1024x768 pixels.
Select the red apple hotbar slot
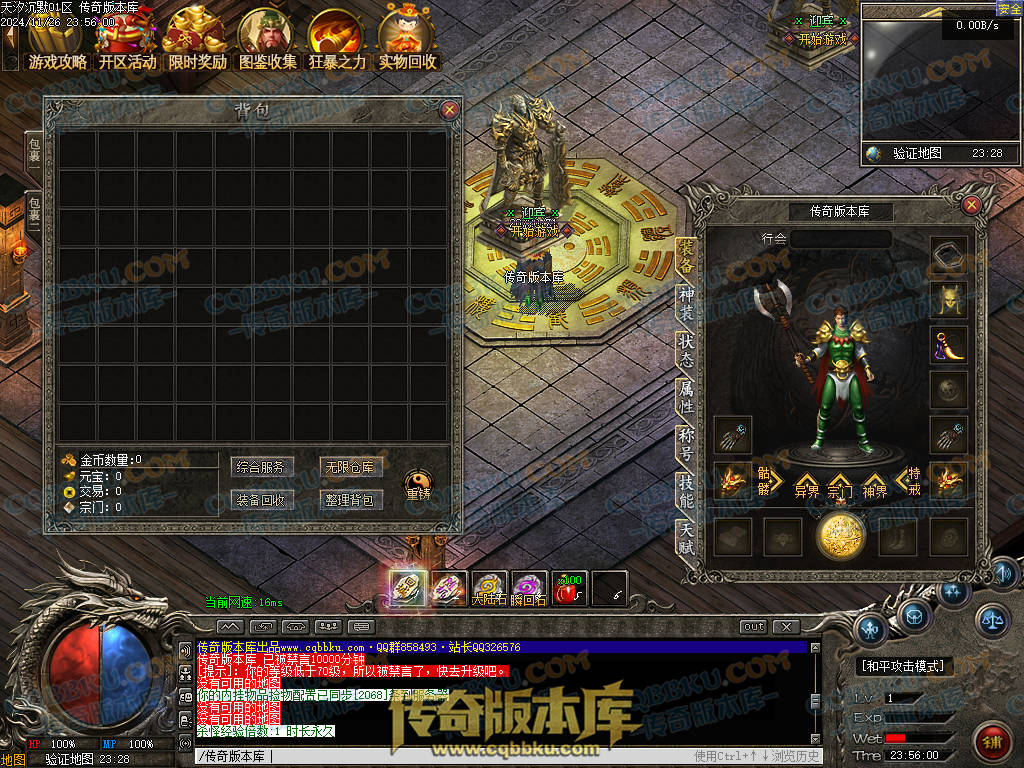[569, 589]
